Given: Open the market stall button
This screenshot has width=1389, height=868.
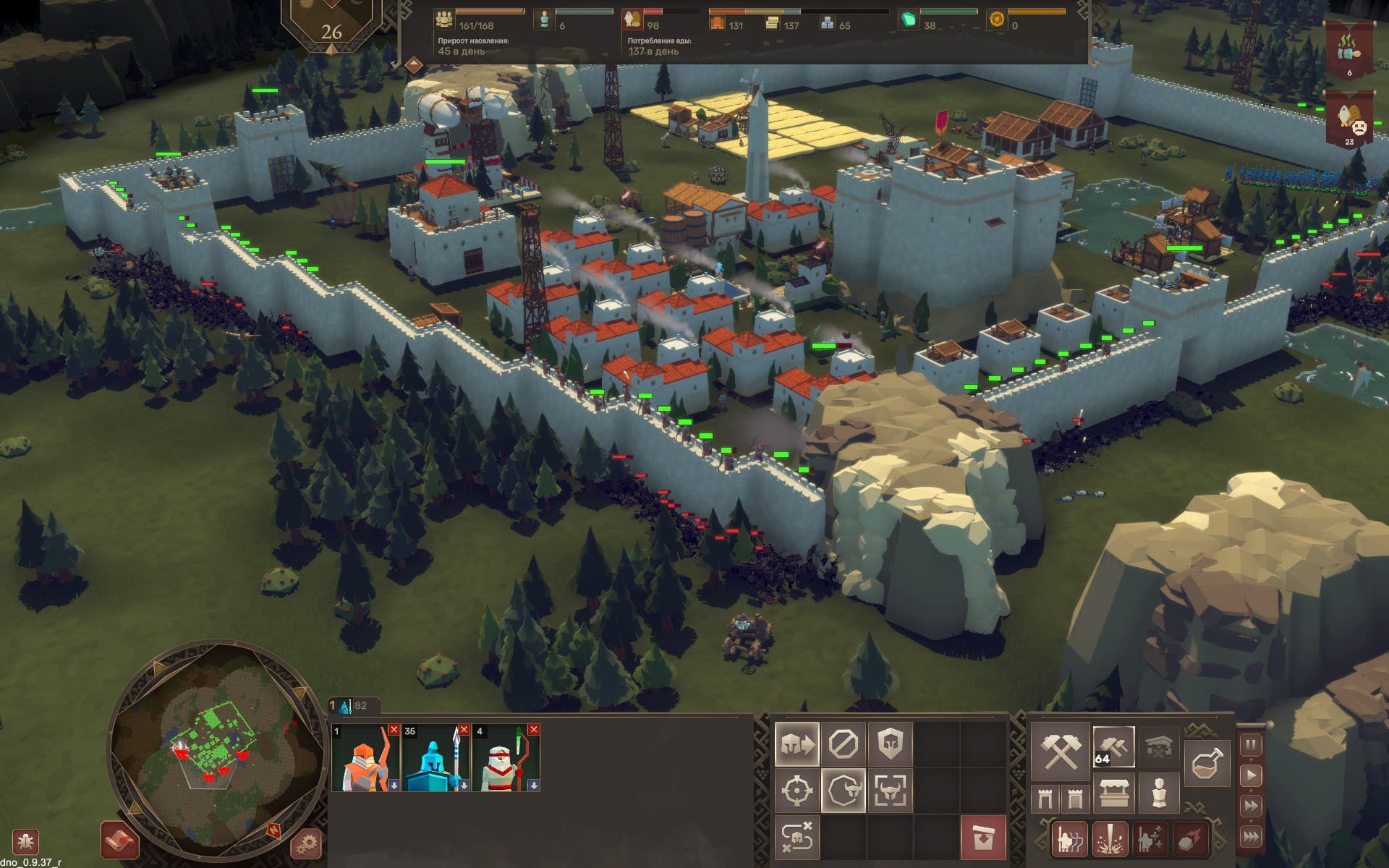Looking at the screenshot, I should click(x=1114, y=793).
